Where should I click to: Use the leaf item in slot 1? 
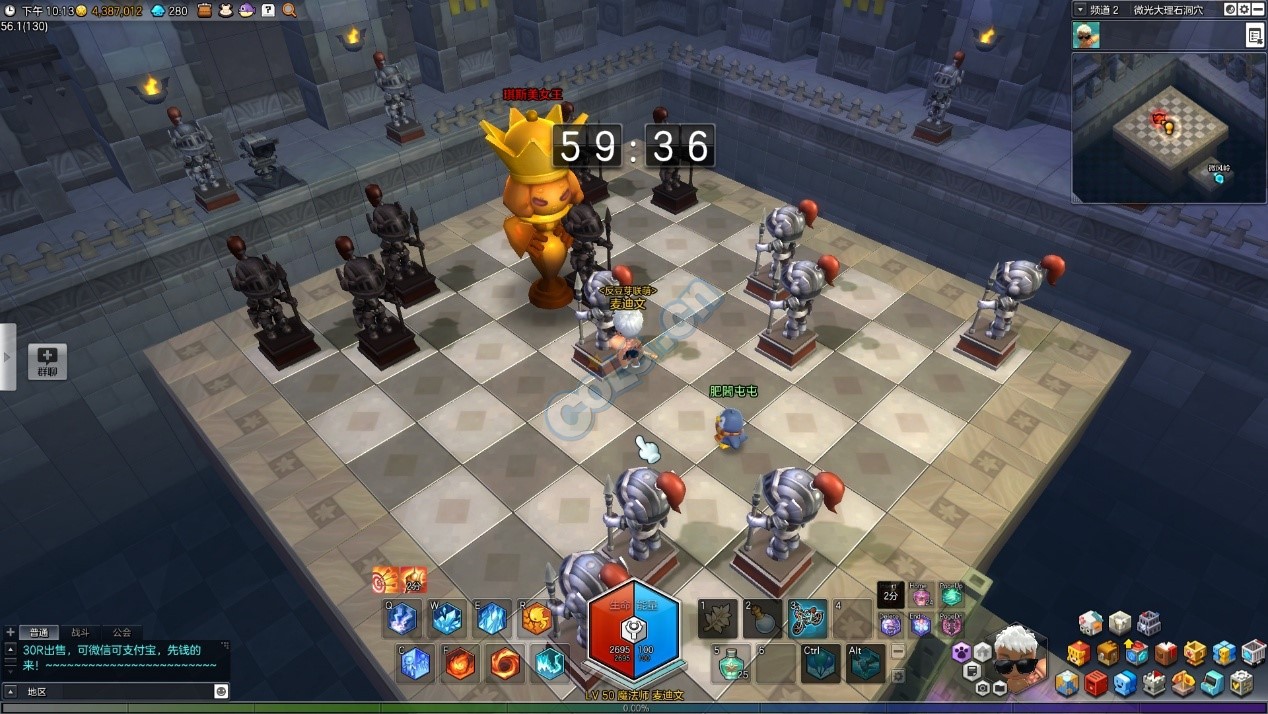(718, 619)
